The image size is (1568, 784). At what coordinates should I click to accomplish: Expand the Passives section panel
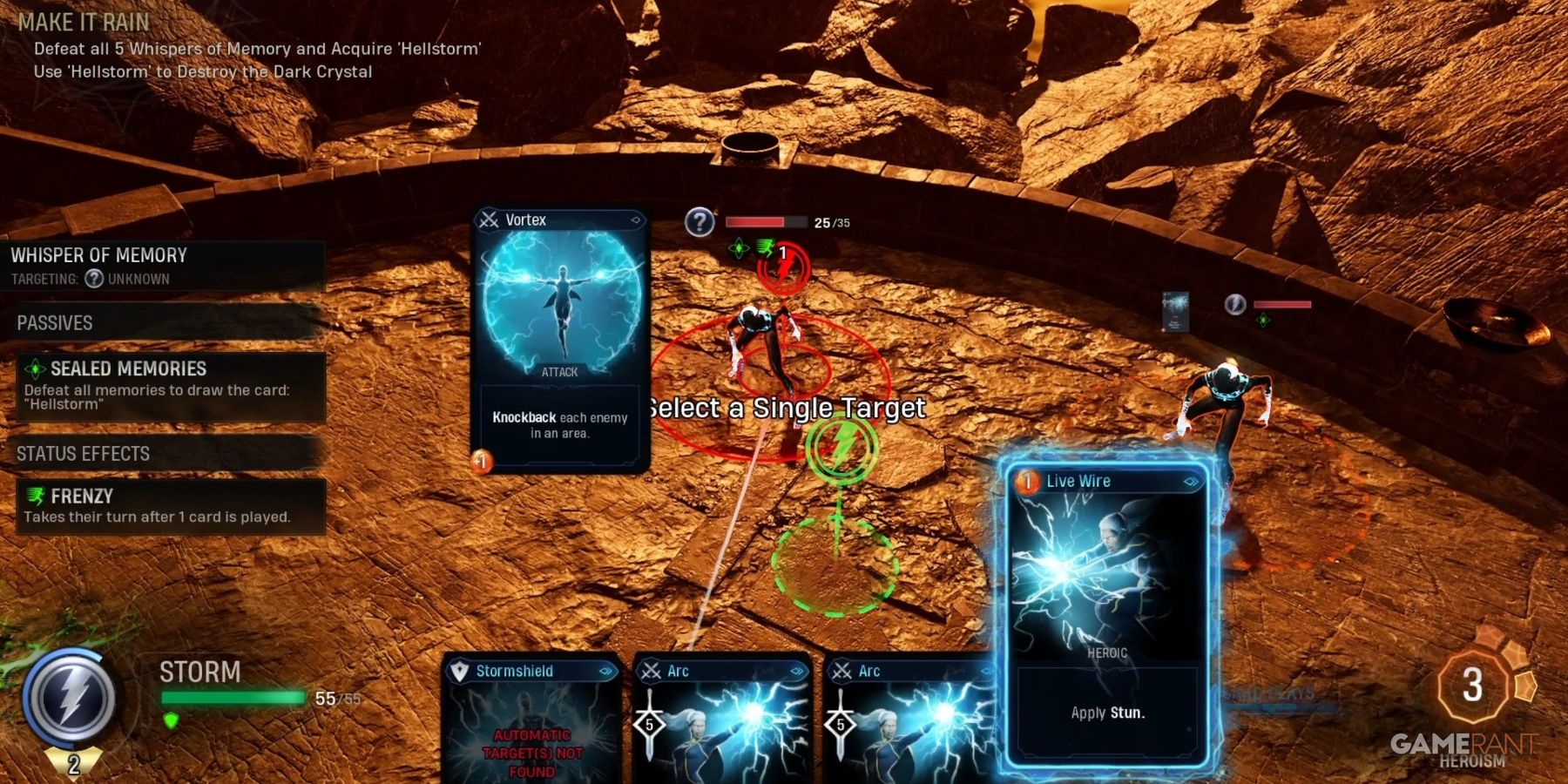55,322
